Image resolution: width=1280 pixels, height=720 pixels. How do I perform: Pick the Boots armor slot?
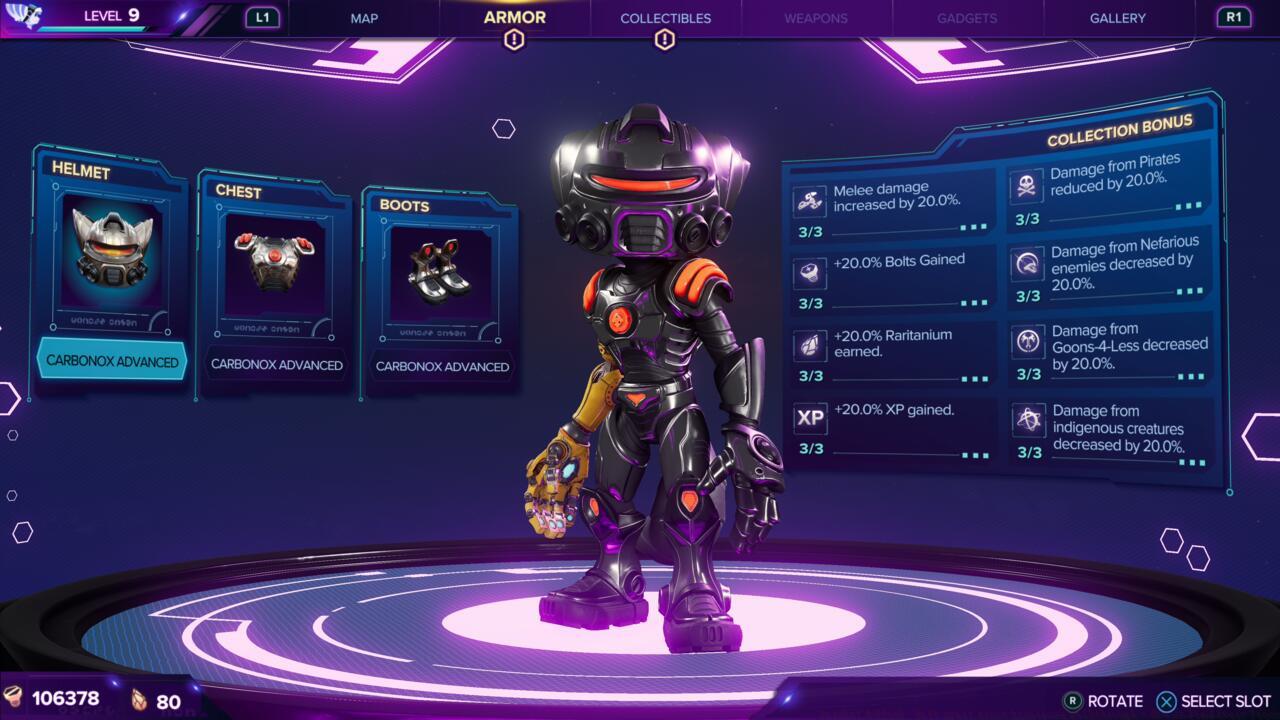tap(440, 292)
